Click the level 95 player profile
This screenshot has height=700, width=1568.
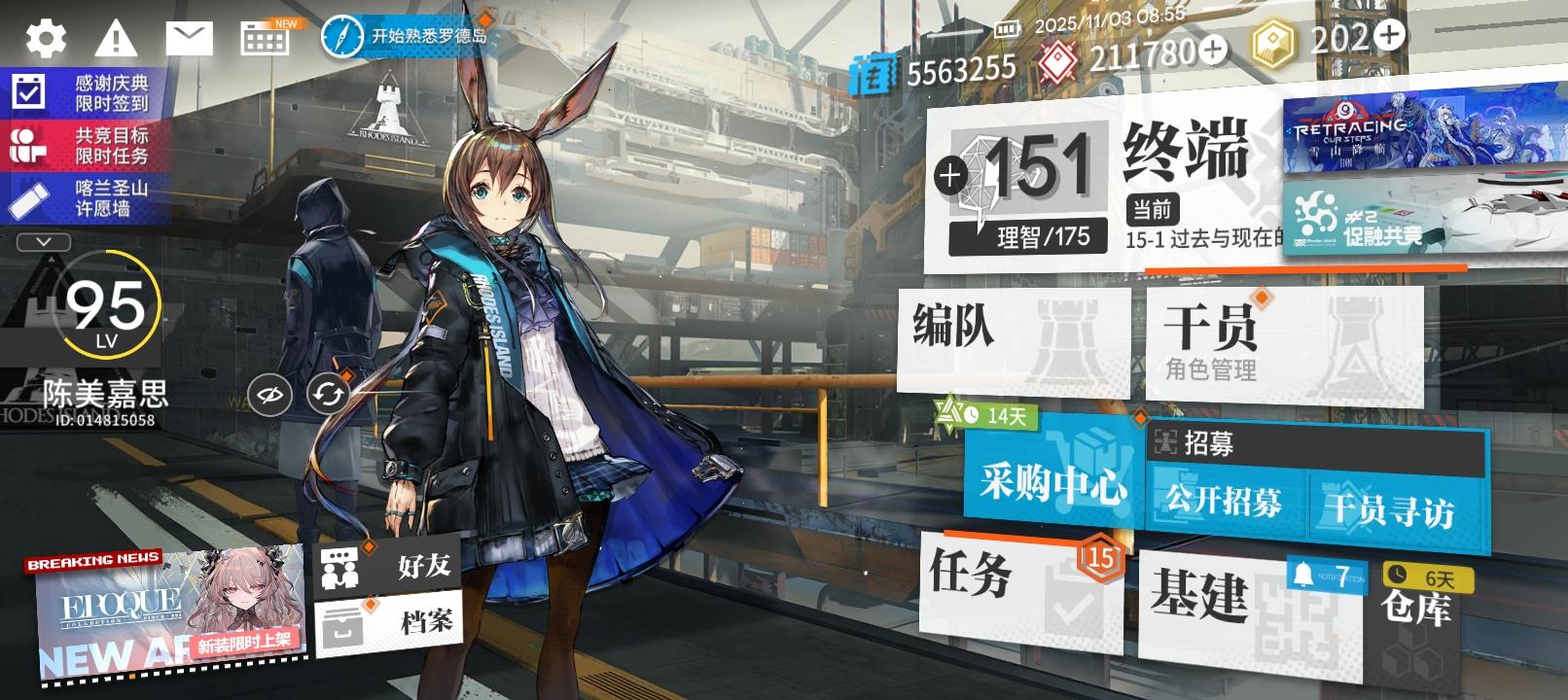104,311
